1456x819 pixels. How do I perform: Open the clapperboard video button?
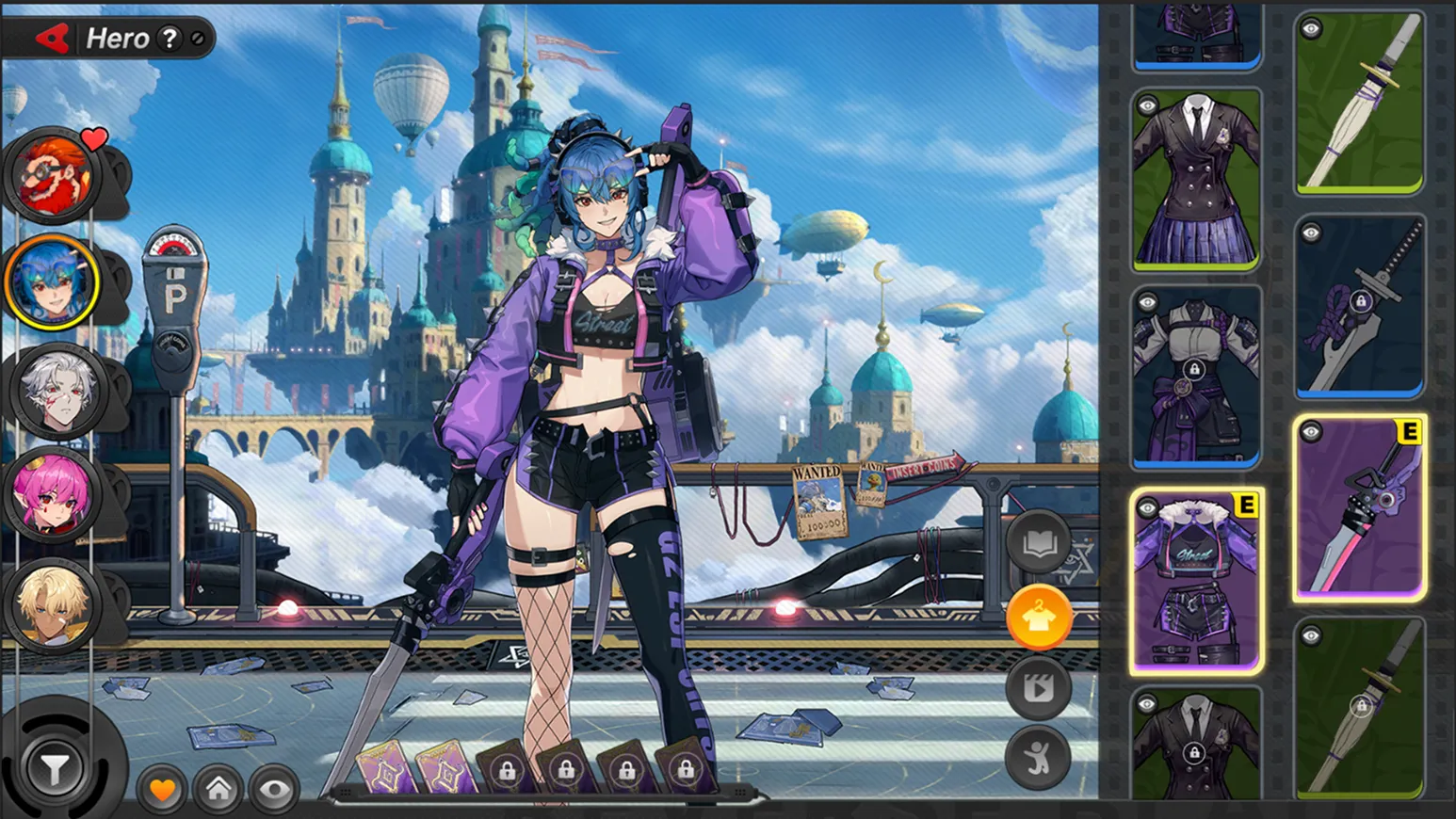click(1038, 688)
